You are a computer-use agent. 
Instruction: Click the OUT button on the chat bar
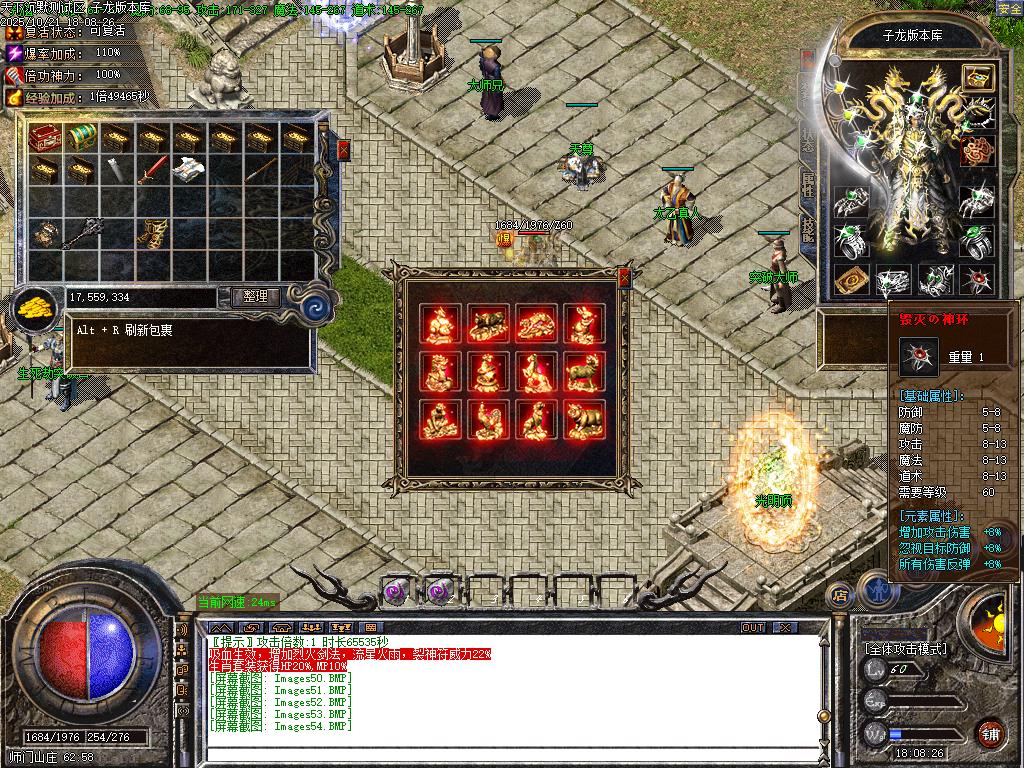(753, 627)
